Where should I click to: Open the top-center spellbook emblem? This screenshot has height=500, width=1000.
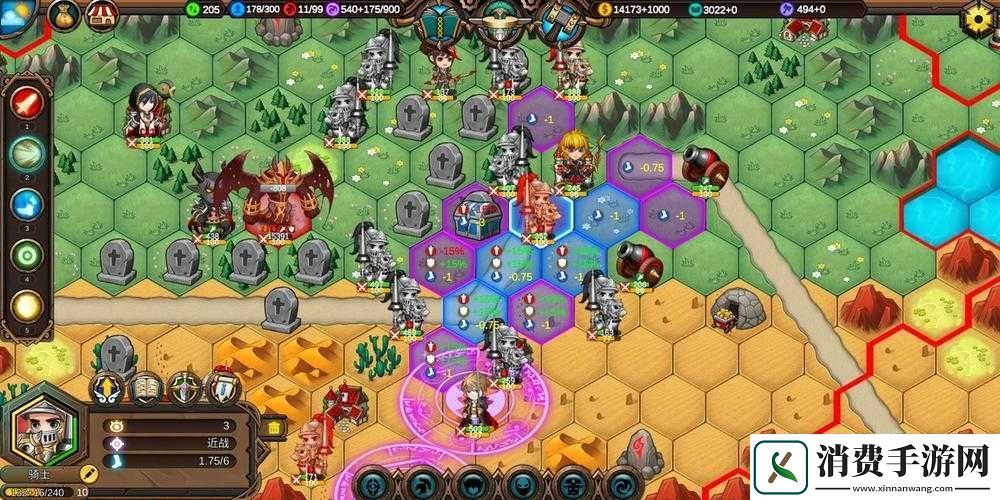[x=438, y=22]
